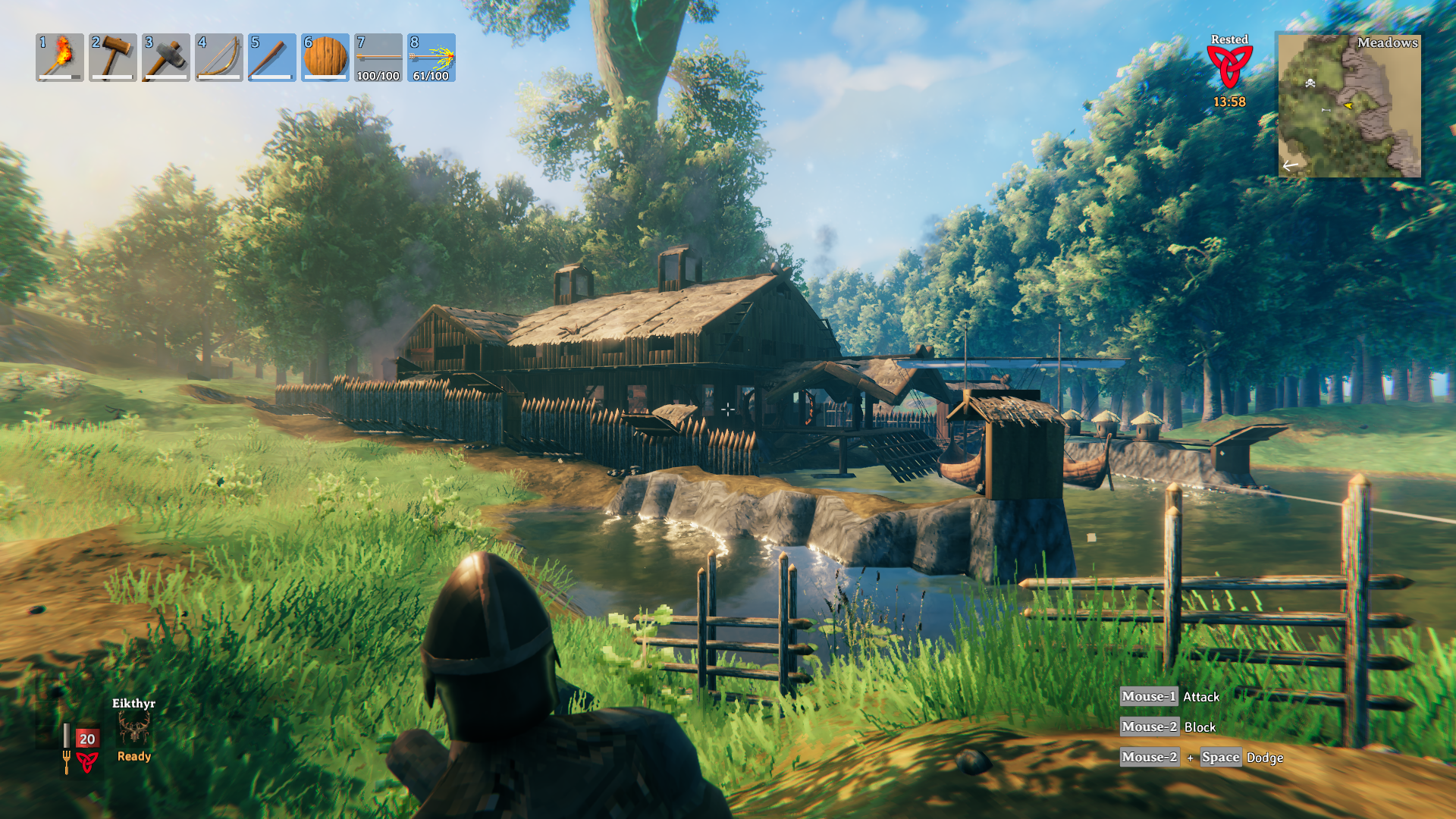Choose the fire arrows stack (61/100)
The height and width of the screenshot is (819, 1456).
pyautogui.click(x=431, y=58)
